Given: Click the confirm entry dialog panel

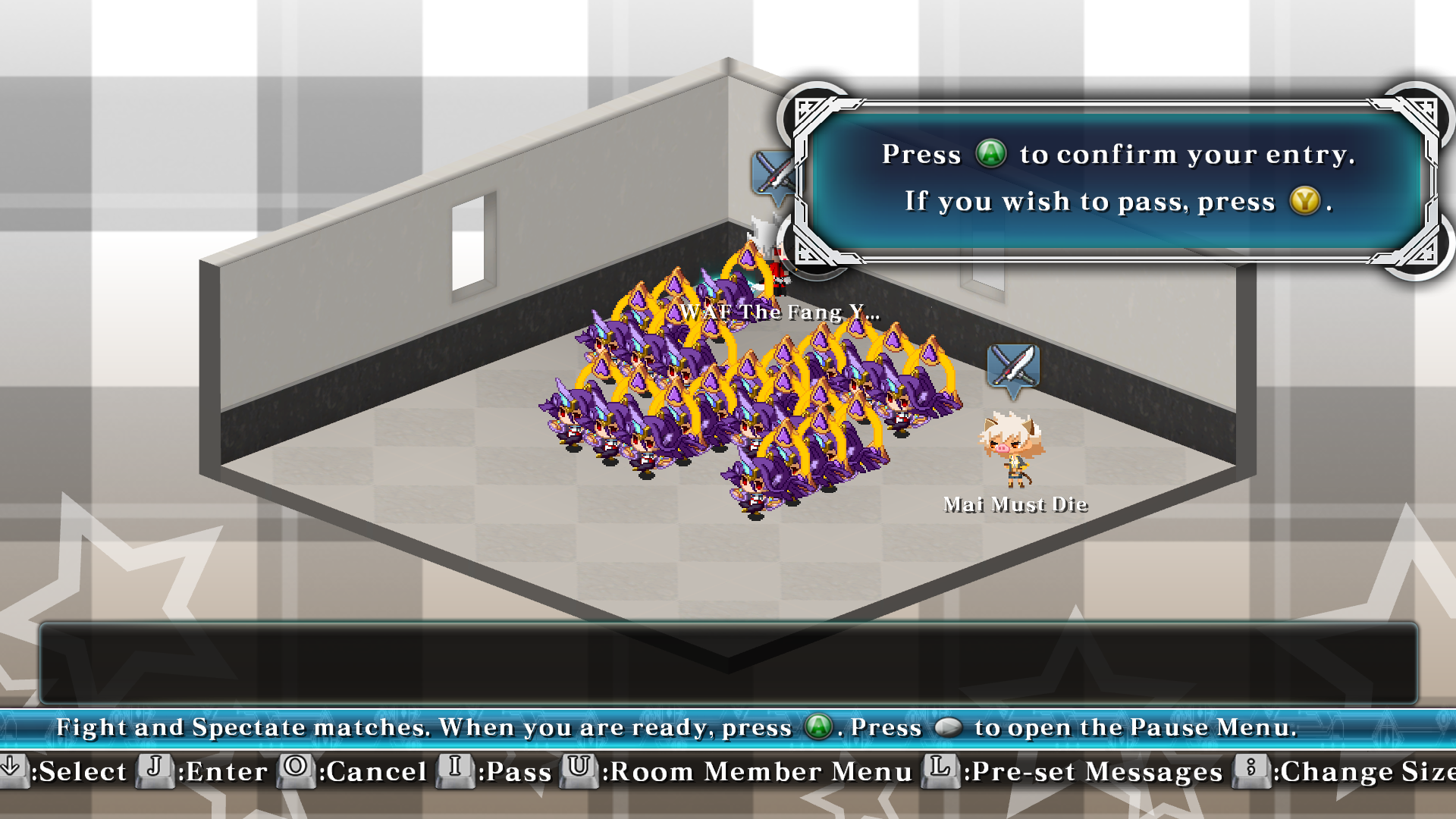Looking at the screenshot, I should point(1115,179).
